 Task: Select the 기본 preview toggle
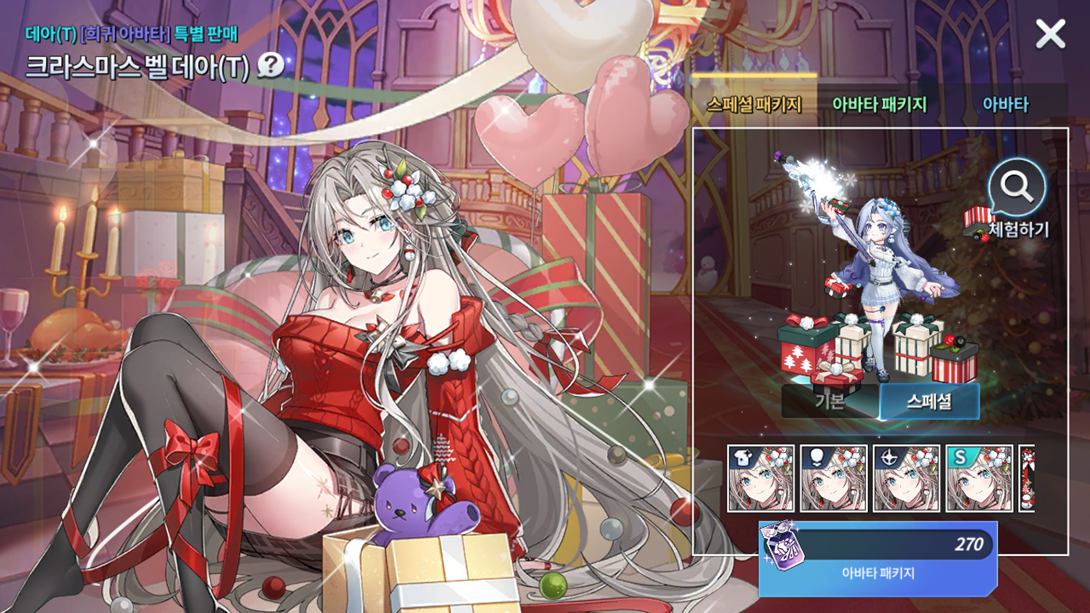pos(829,402)
